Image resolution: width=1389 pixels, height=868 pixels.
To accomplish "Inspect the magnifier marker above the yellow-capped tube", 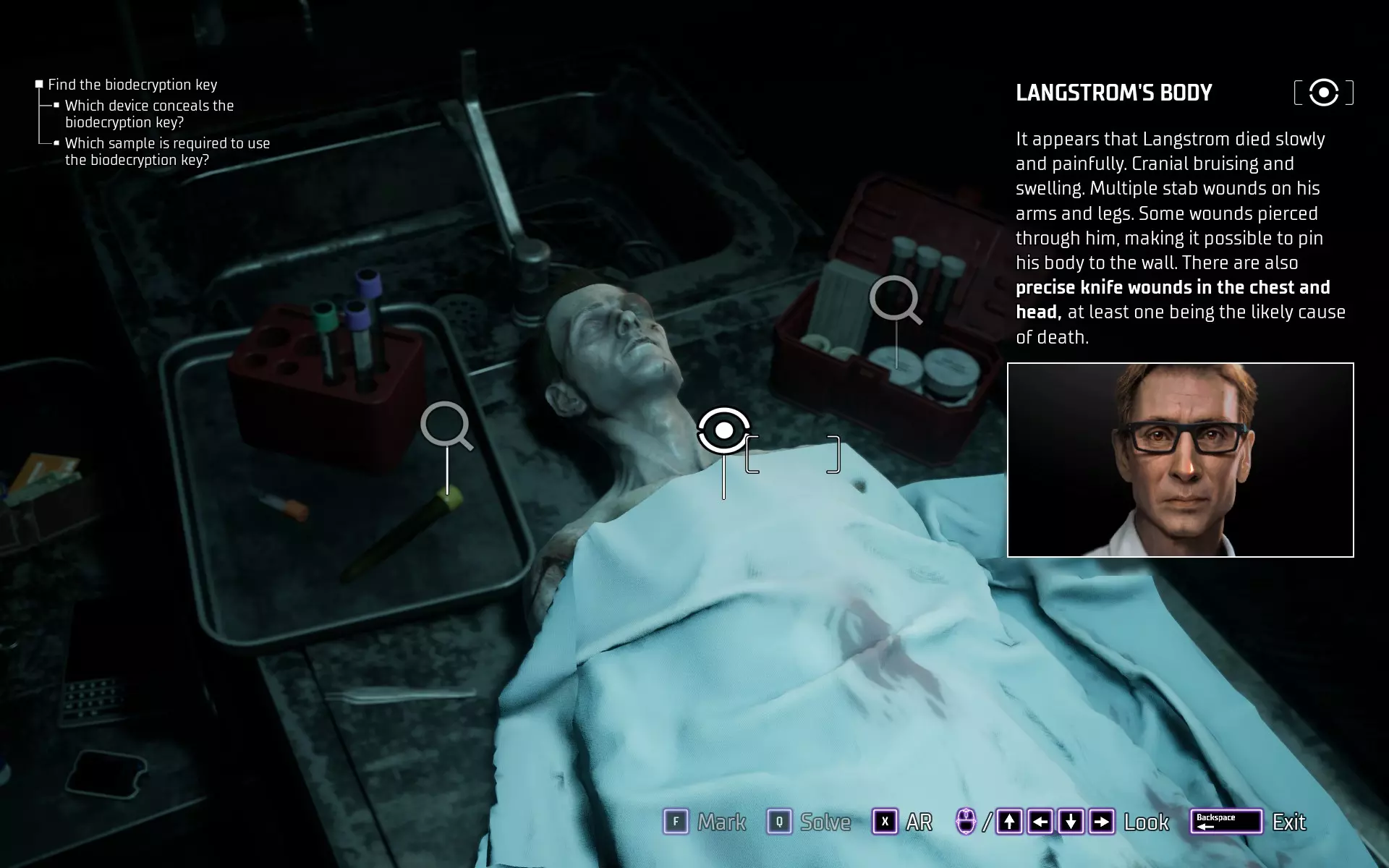I will [445, 425].
